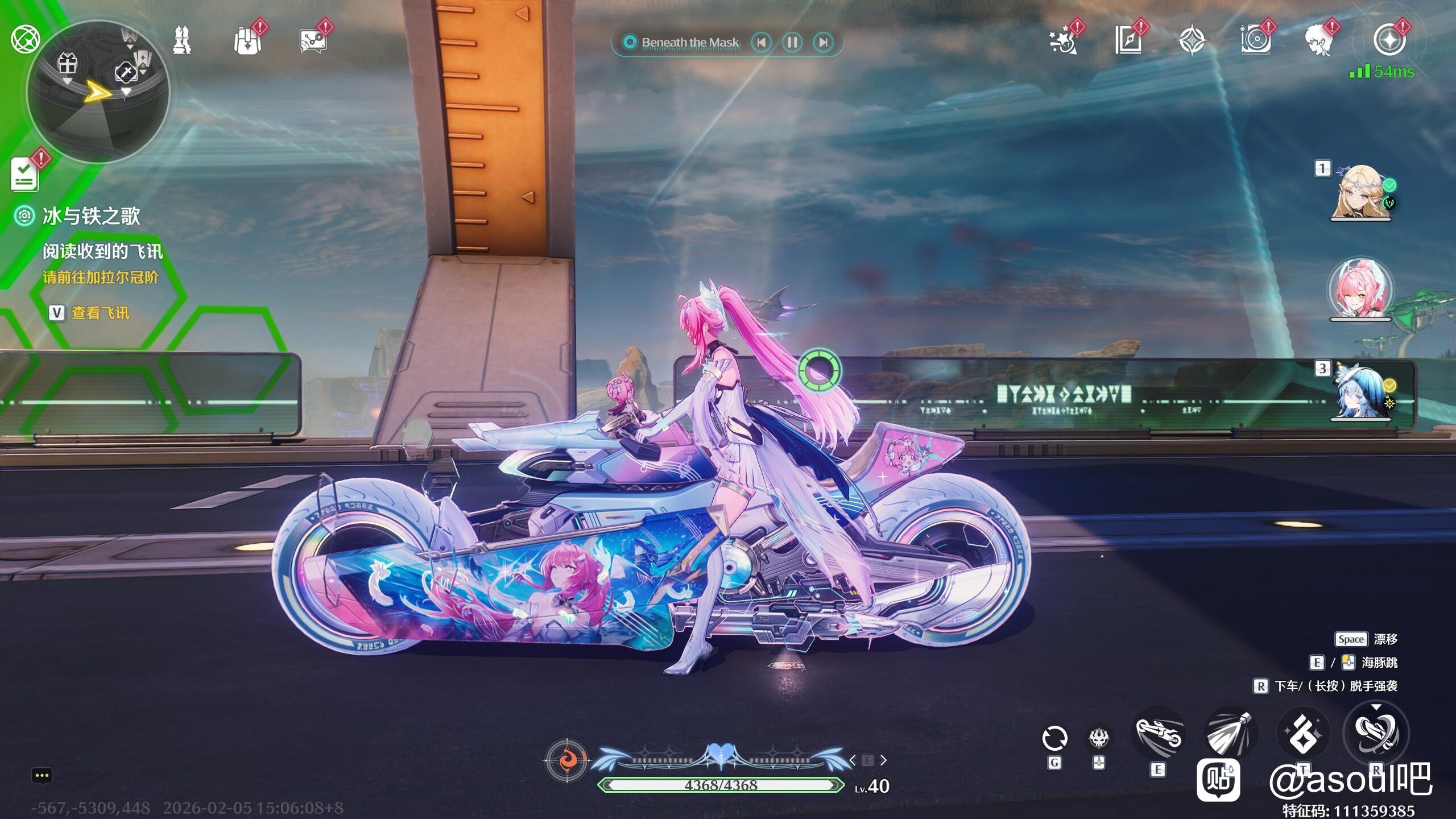Click the four-point star compass icon
1456x819 pixels.
[1192, 41]
